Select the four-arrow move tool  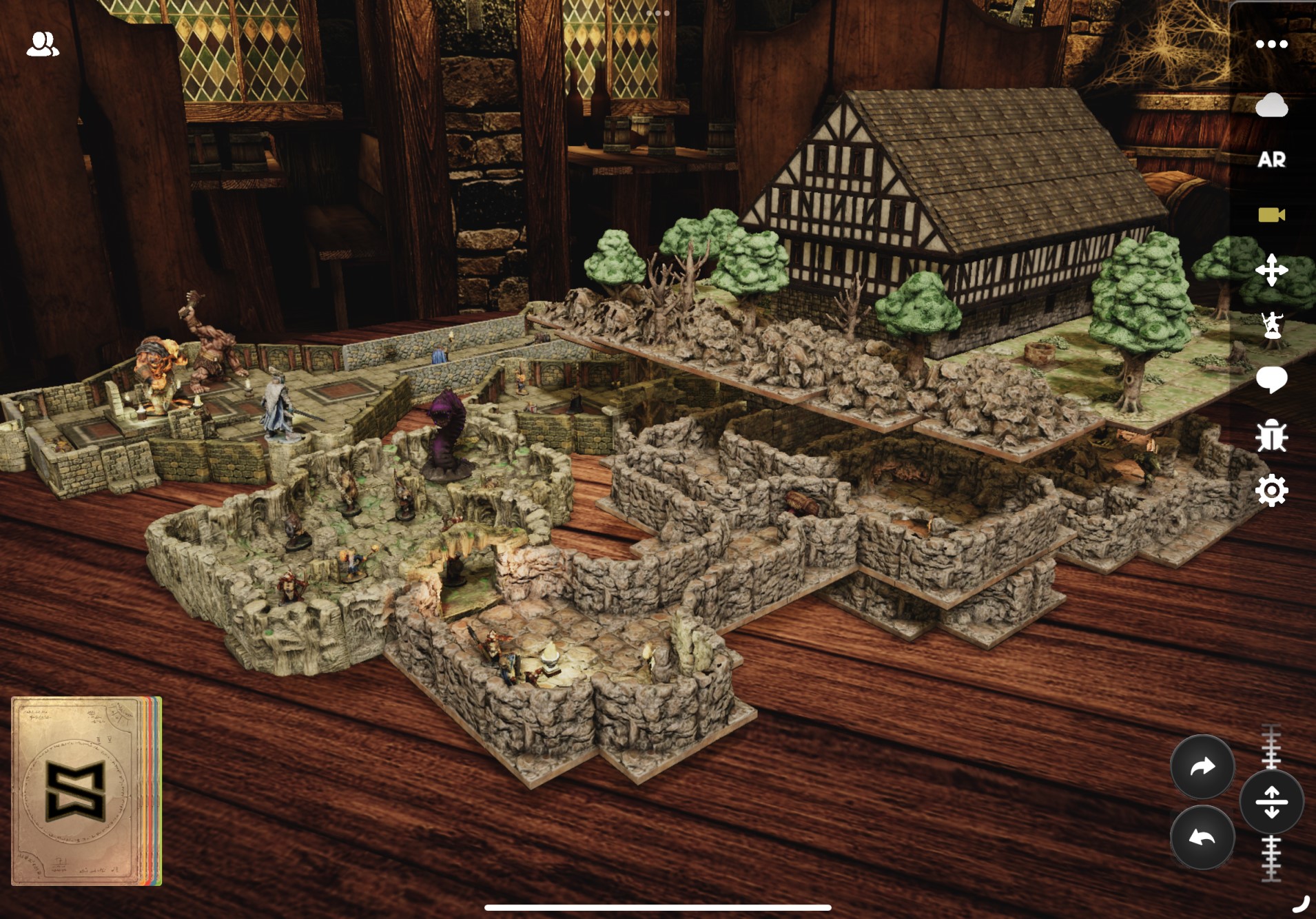[1271, 270]
